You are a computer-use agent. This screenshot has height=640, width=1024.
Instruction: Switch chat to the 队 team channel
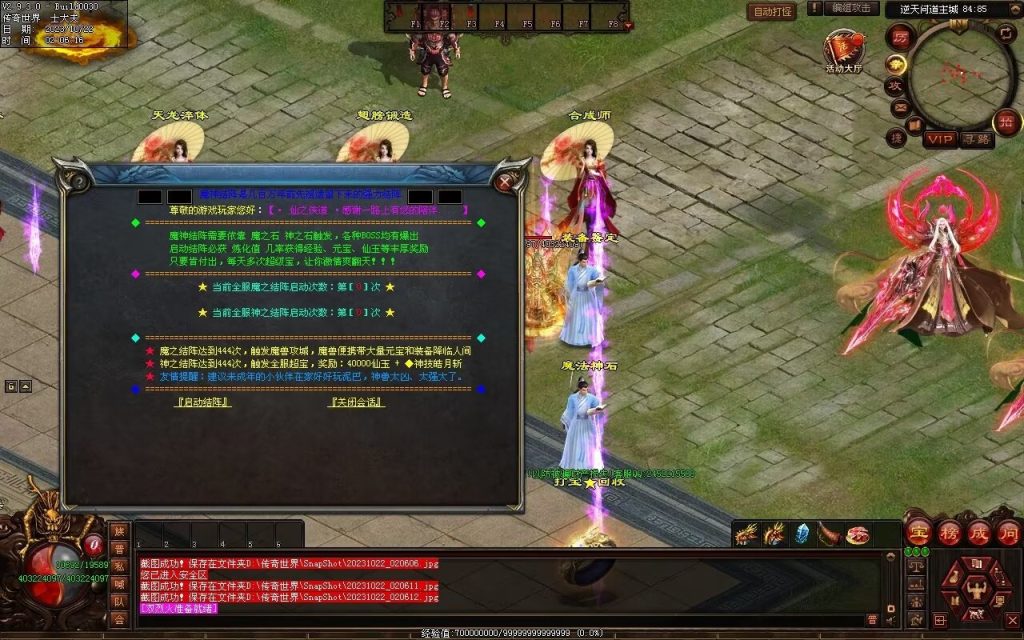[119, 602]
